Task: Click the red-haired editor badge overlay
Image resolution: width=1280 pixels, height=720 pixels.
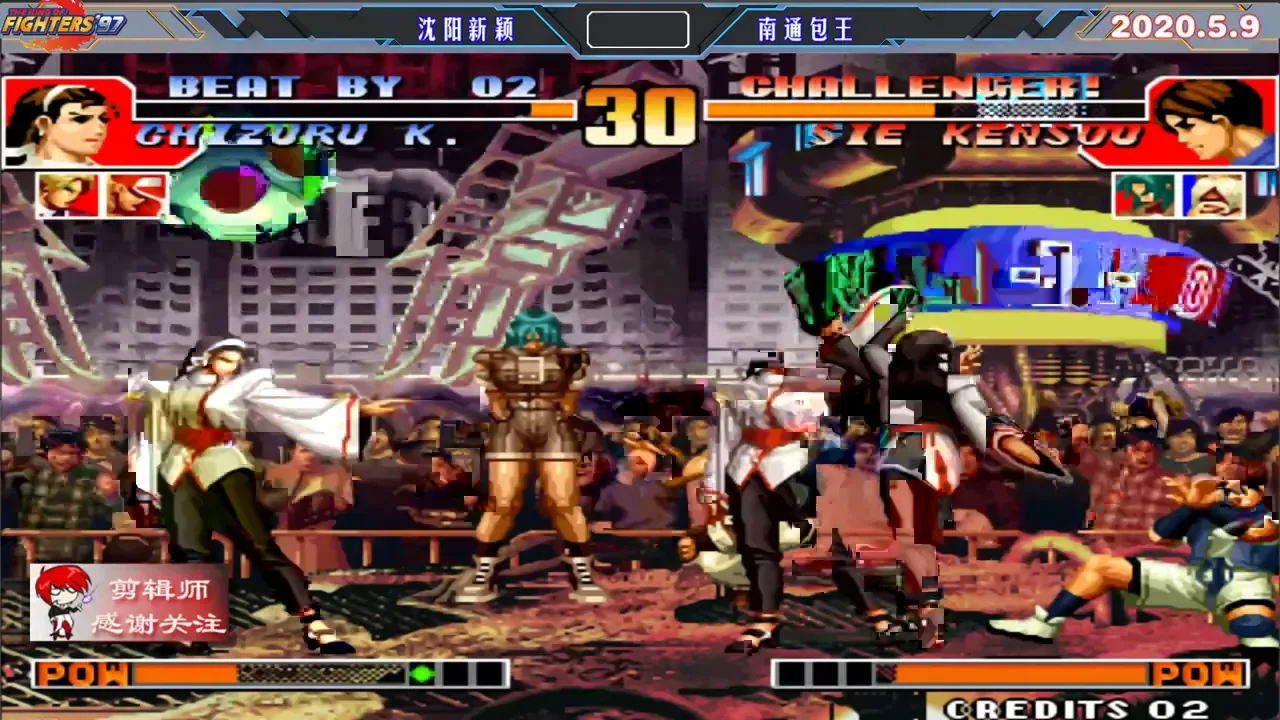Action: tap(130, 602)
